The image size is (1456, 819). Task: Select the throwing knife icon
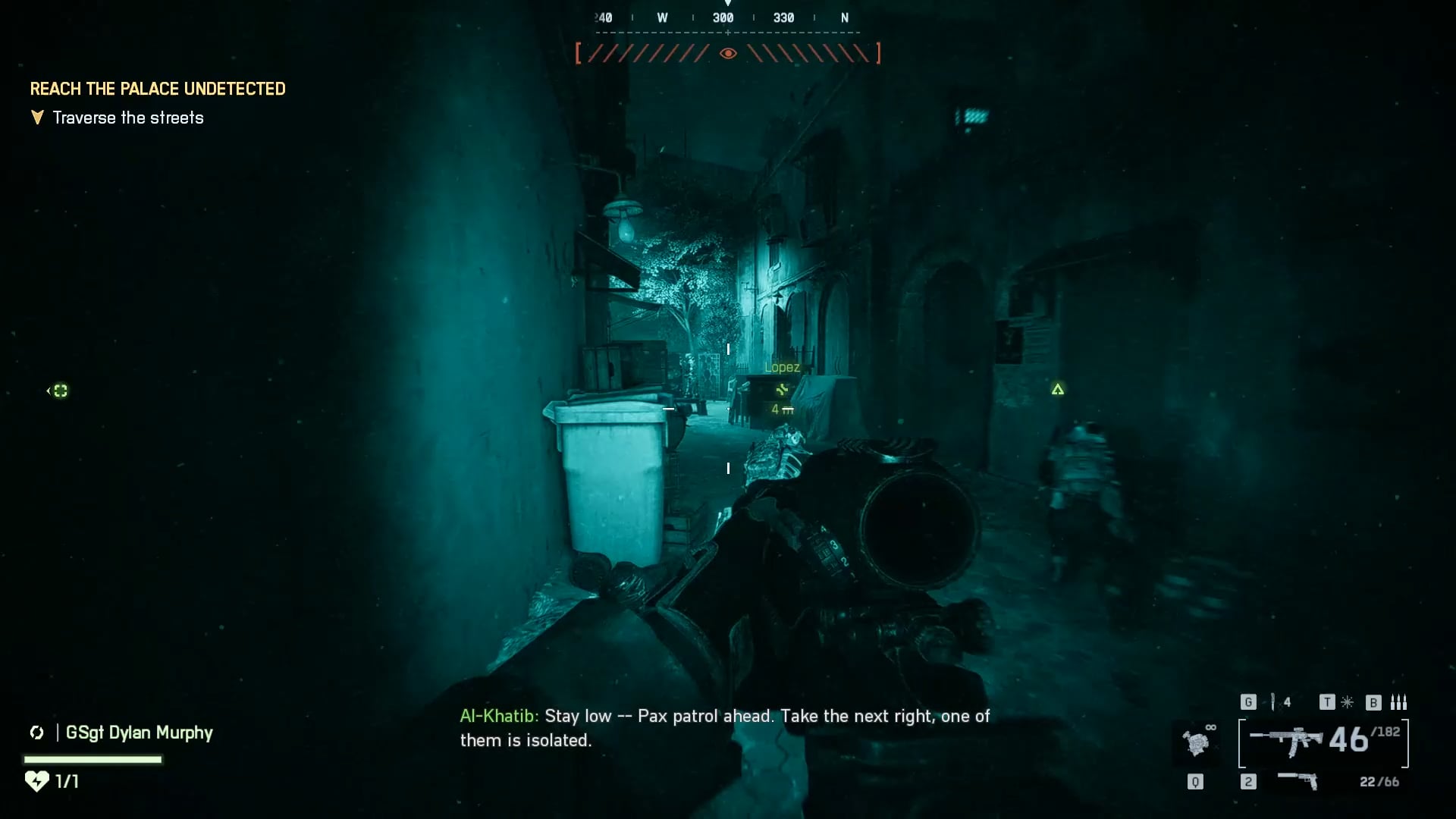point(1273,702)
